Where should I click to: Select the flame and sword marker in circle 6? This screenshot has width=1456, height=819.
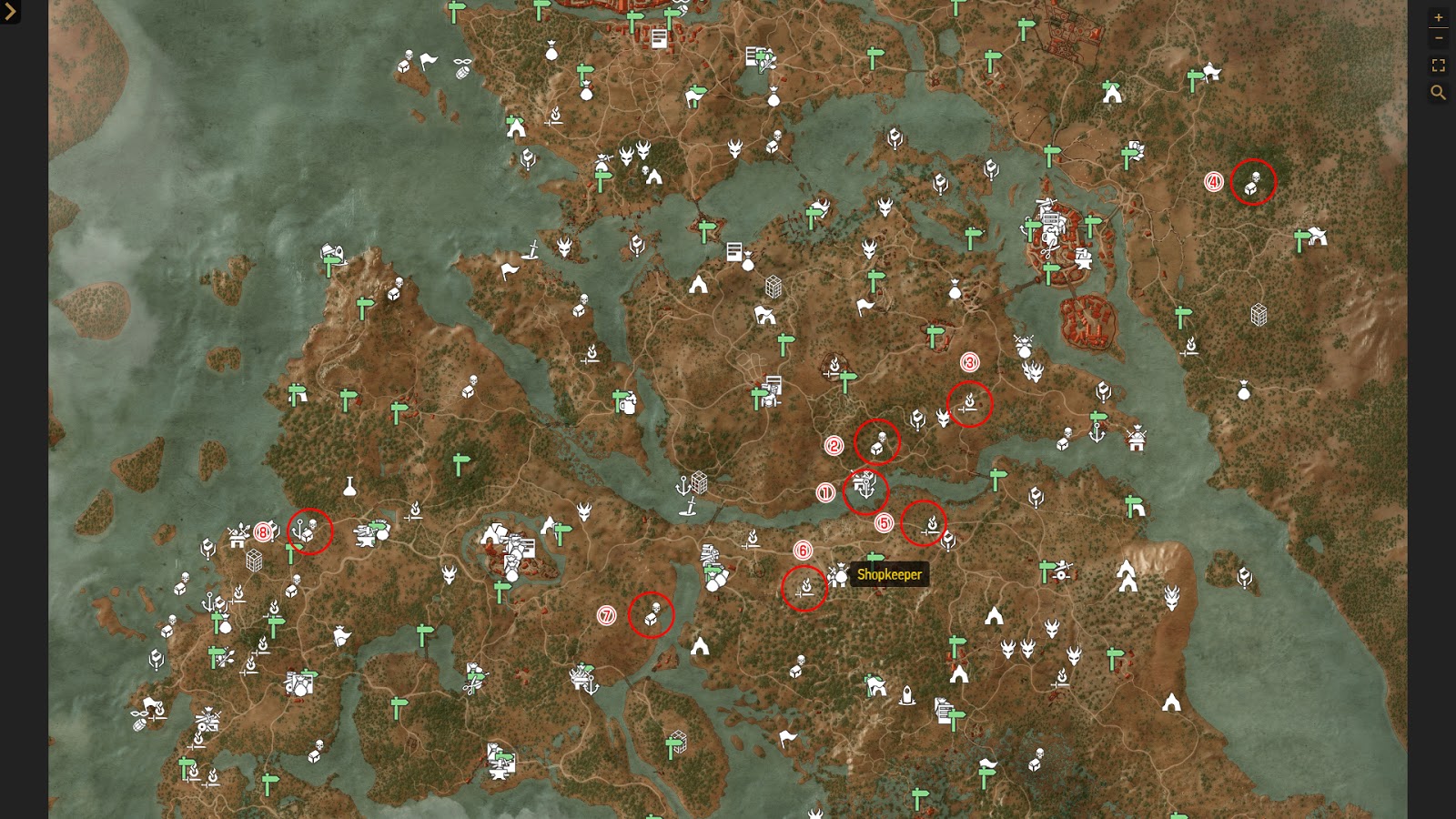(805, 590)
